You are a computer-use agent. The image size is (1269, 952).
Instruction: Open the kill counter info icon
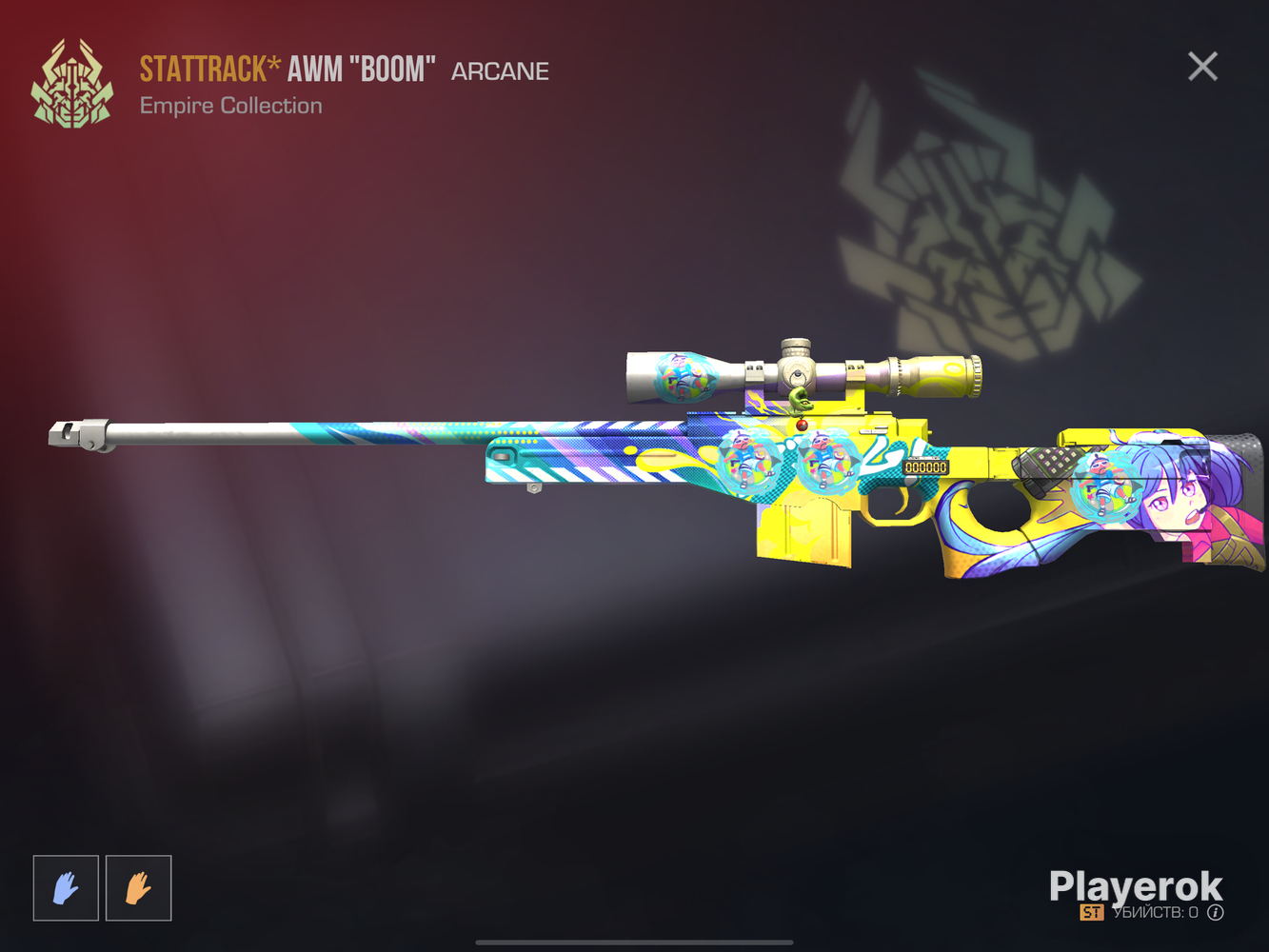1216,913
